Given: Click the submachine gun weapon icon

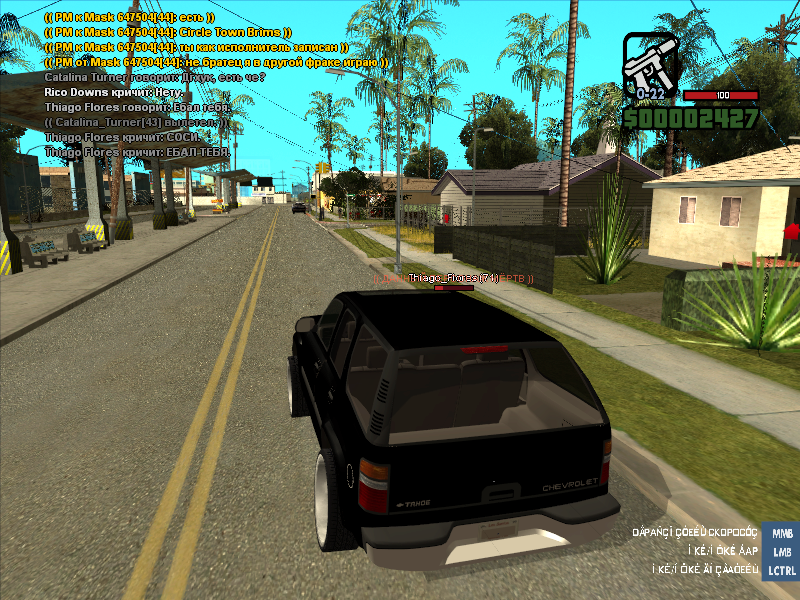Looking at the screenshot, I should tap(650, 65).
